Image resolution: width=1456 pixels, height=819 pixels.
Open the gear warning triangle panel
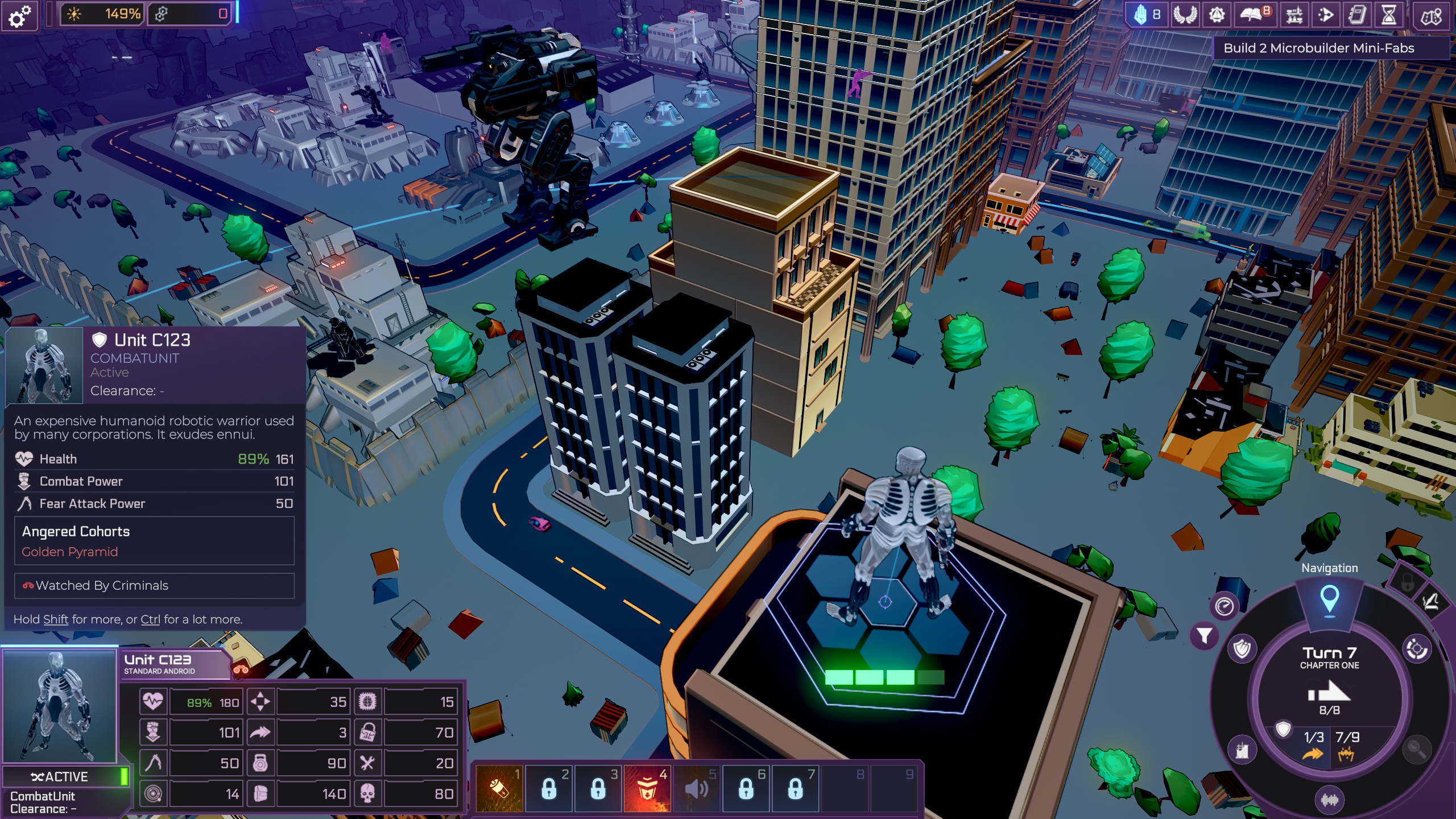click(1216, 15)
